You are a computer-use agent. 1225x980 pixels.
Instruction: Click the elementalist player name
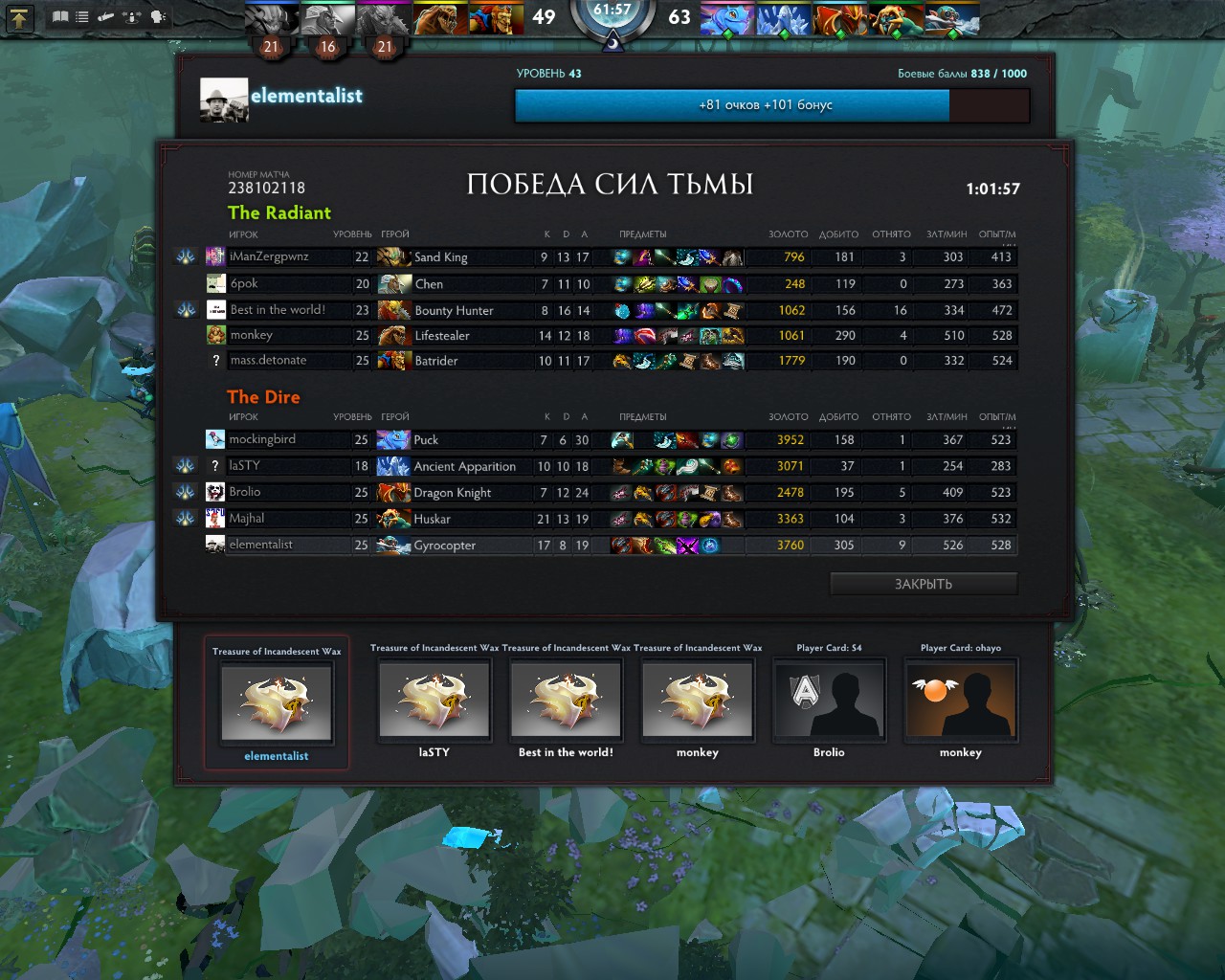point(307,96)
